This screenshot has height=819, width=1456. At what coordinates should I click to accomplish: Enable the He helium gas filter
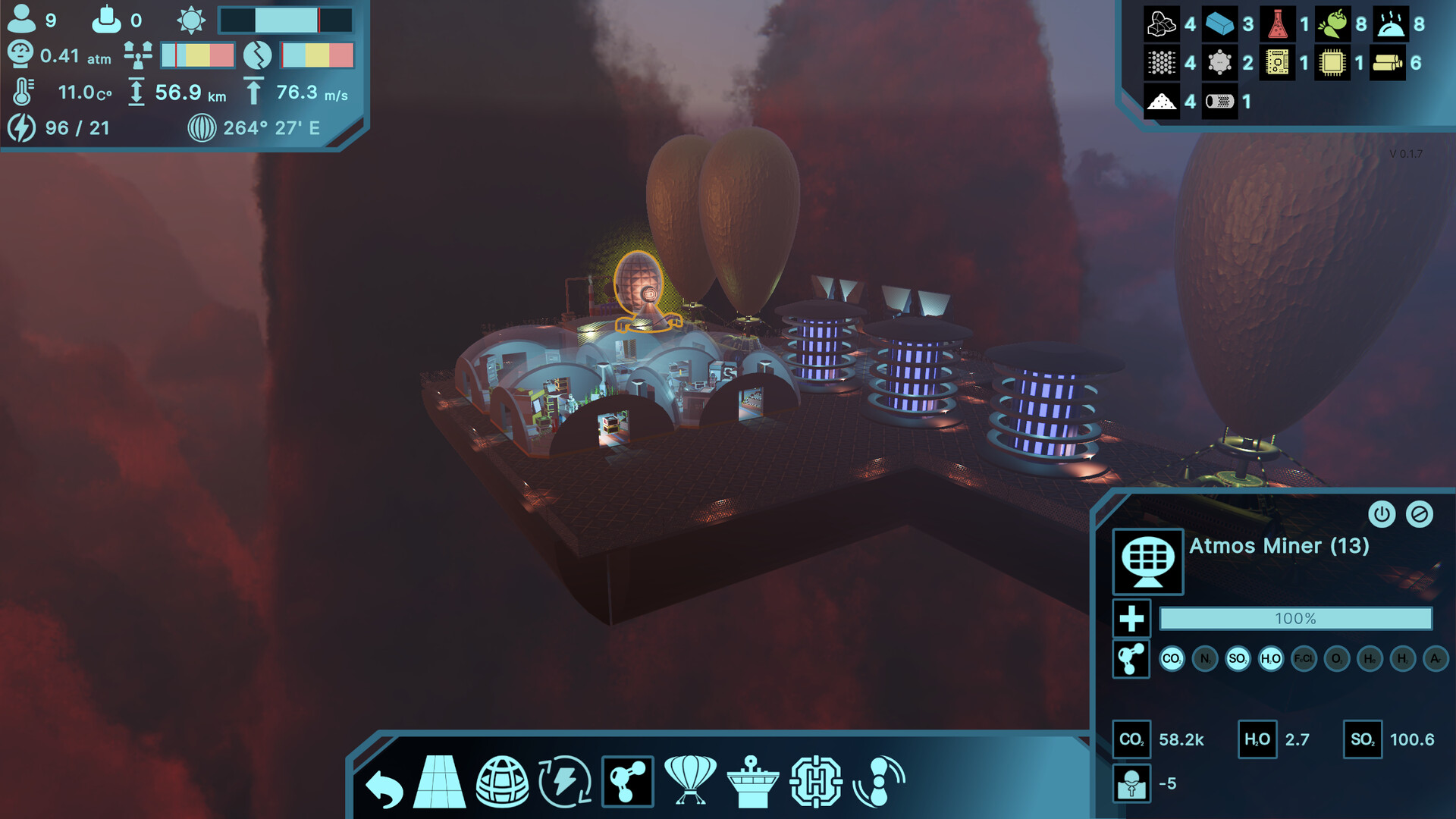tap(1370, 658)
